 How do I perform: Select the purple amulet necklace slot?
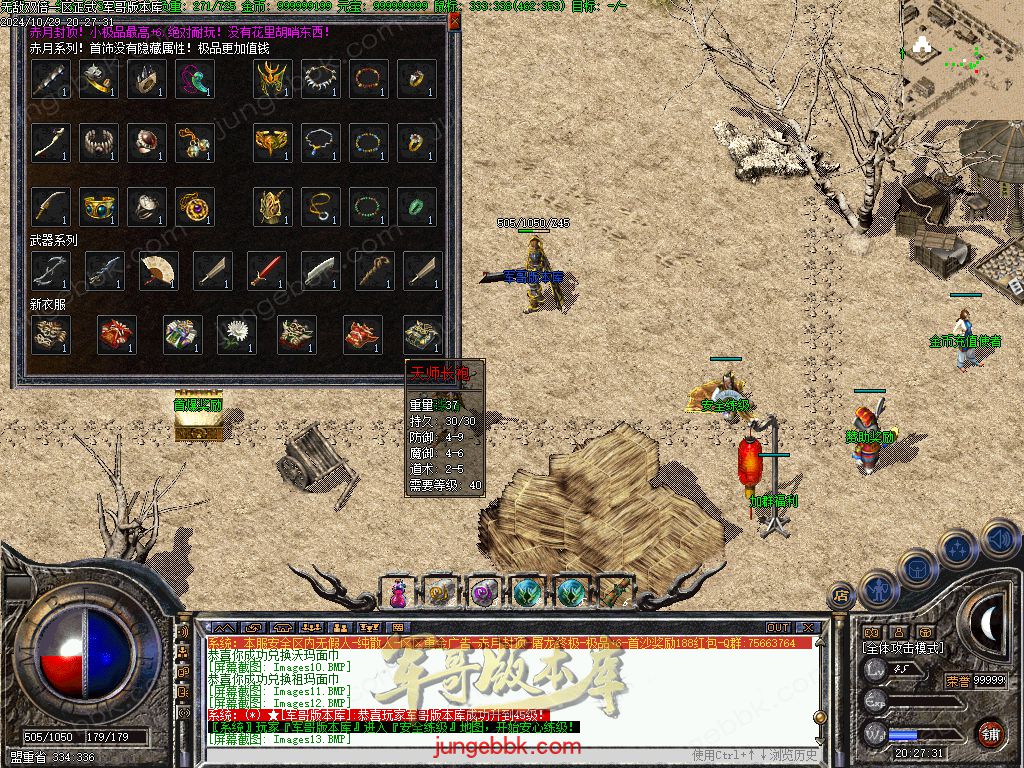click(194, 206)
